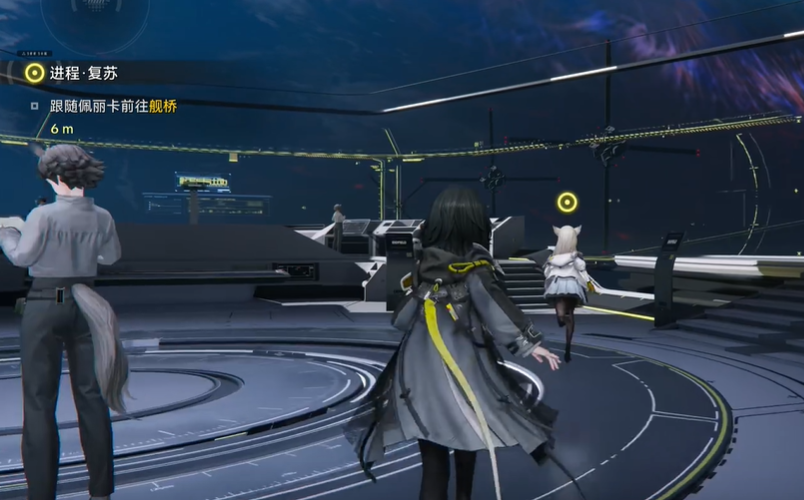The height and width of the screenshot is (500, 804).
Task: Select the yellow objective waypoint marker
Action: tap(567, 203)
